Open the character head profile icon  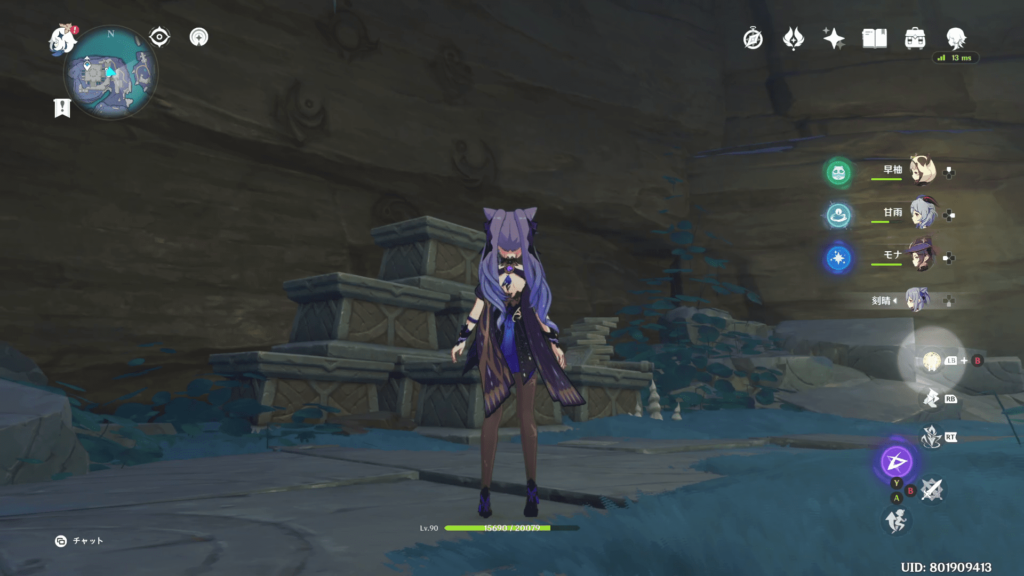coord(956,38)
